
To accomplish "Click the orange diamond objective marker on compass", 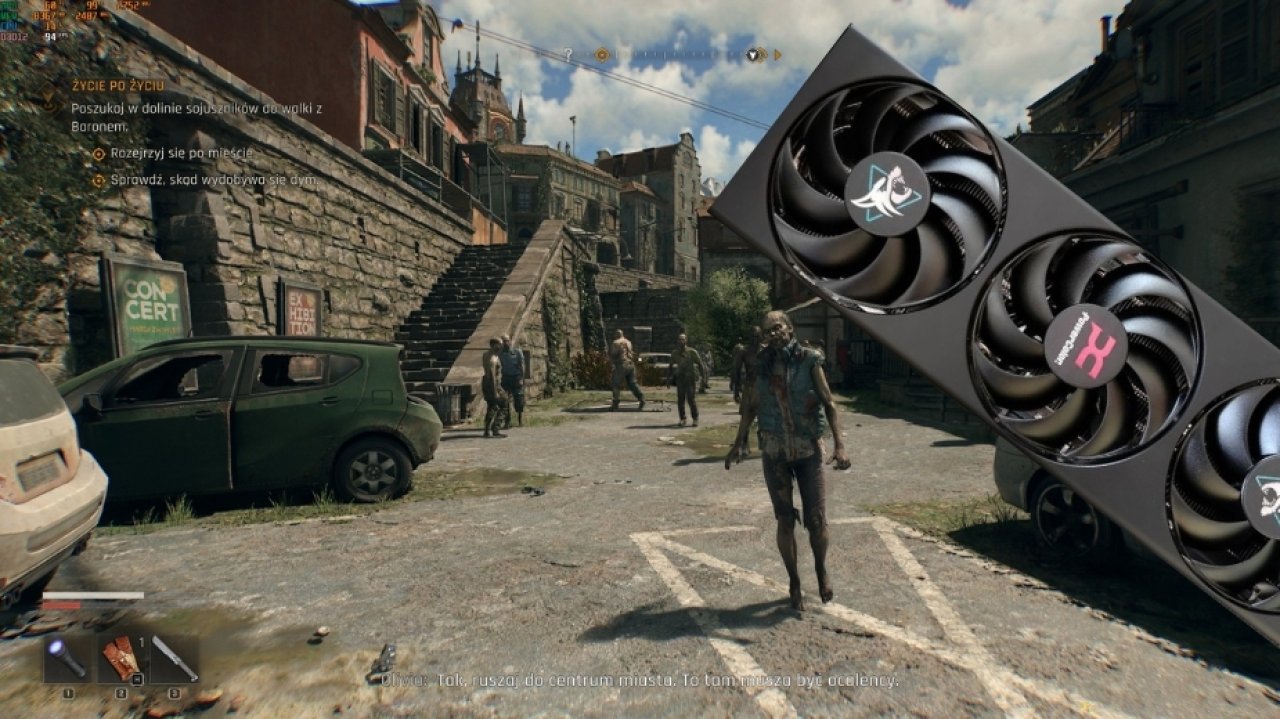I will pos(601,55).
